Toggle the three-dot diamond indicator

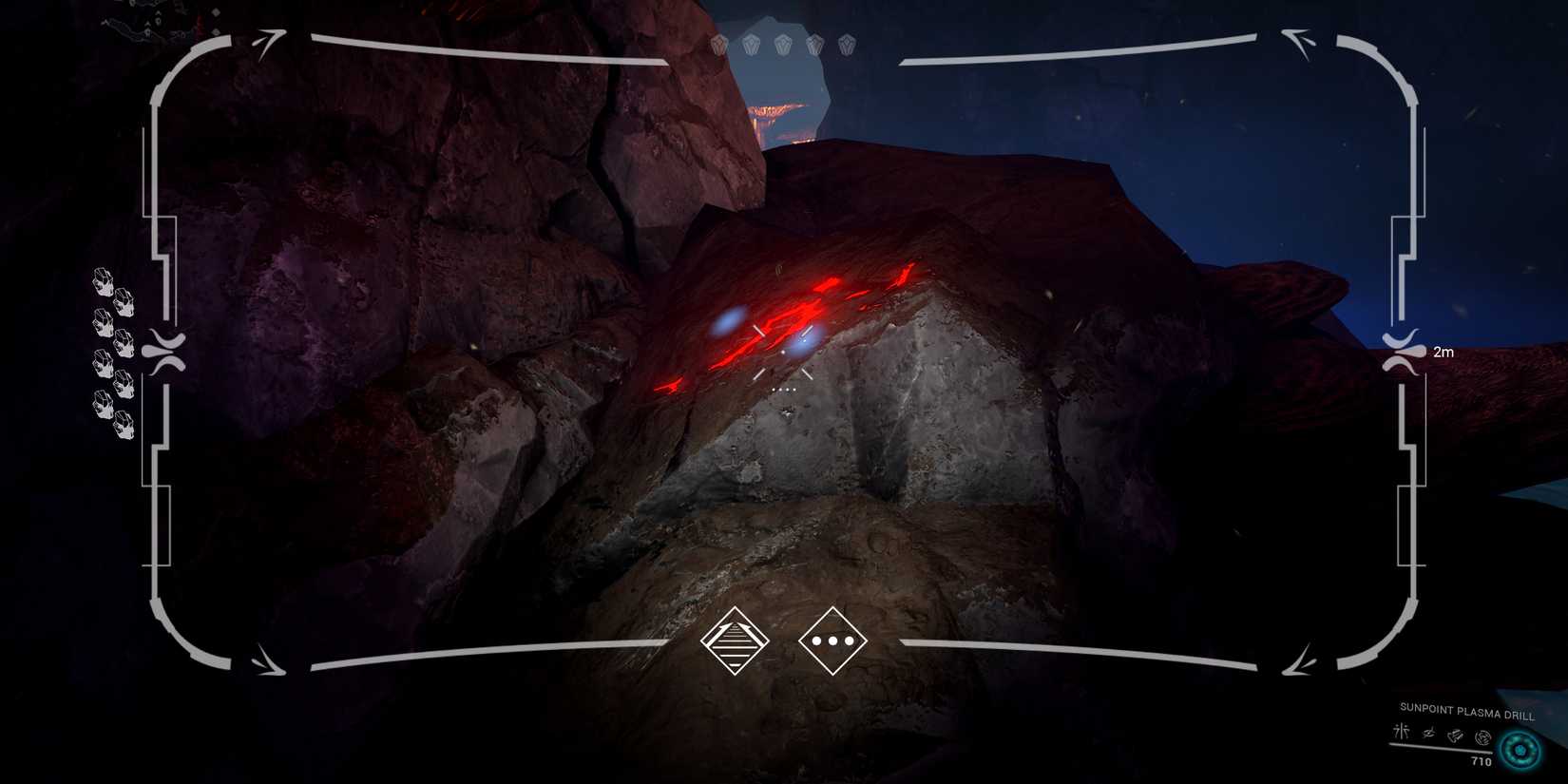pos(834,641)
